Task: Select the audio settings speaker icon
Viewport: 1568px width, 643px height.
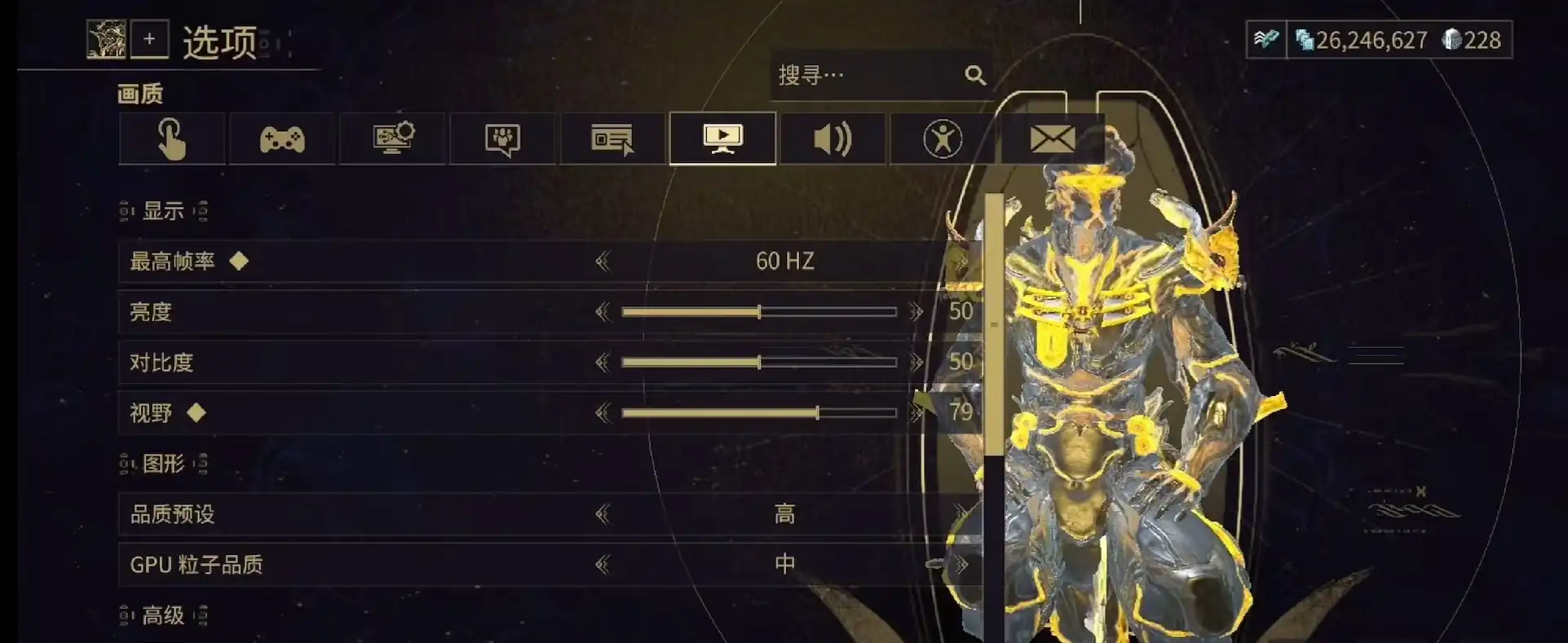Action: coord(833,139)
